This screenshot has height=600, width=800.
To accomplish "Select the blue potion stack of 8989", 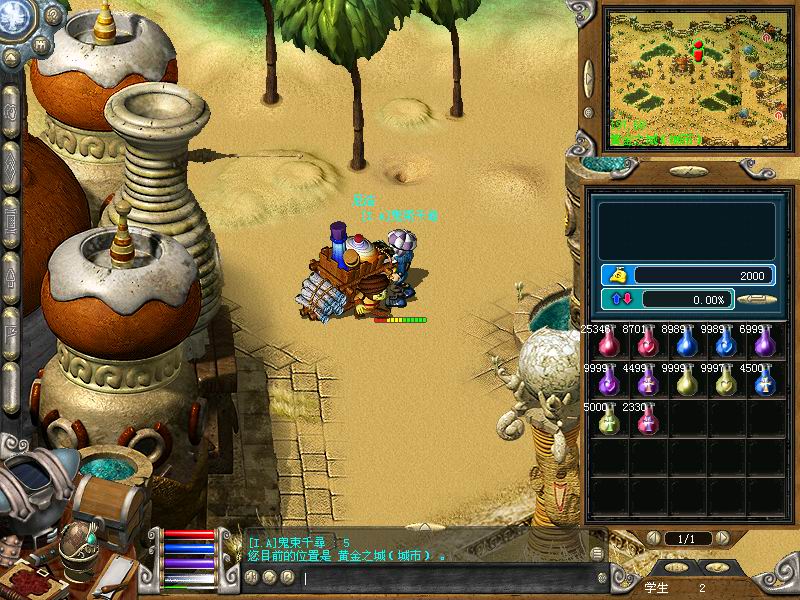I will coord(686,345).
